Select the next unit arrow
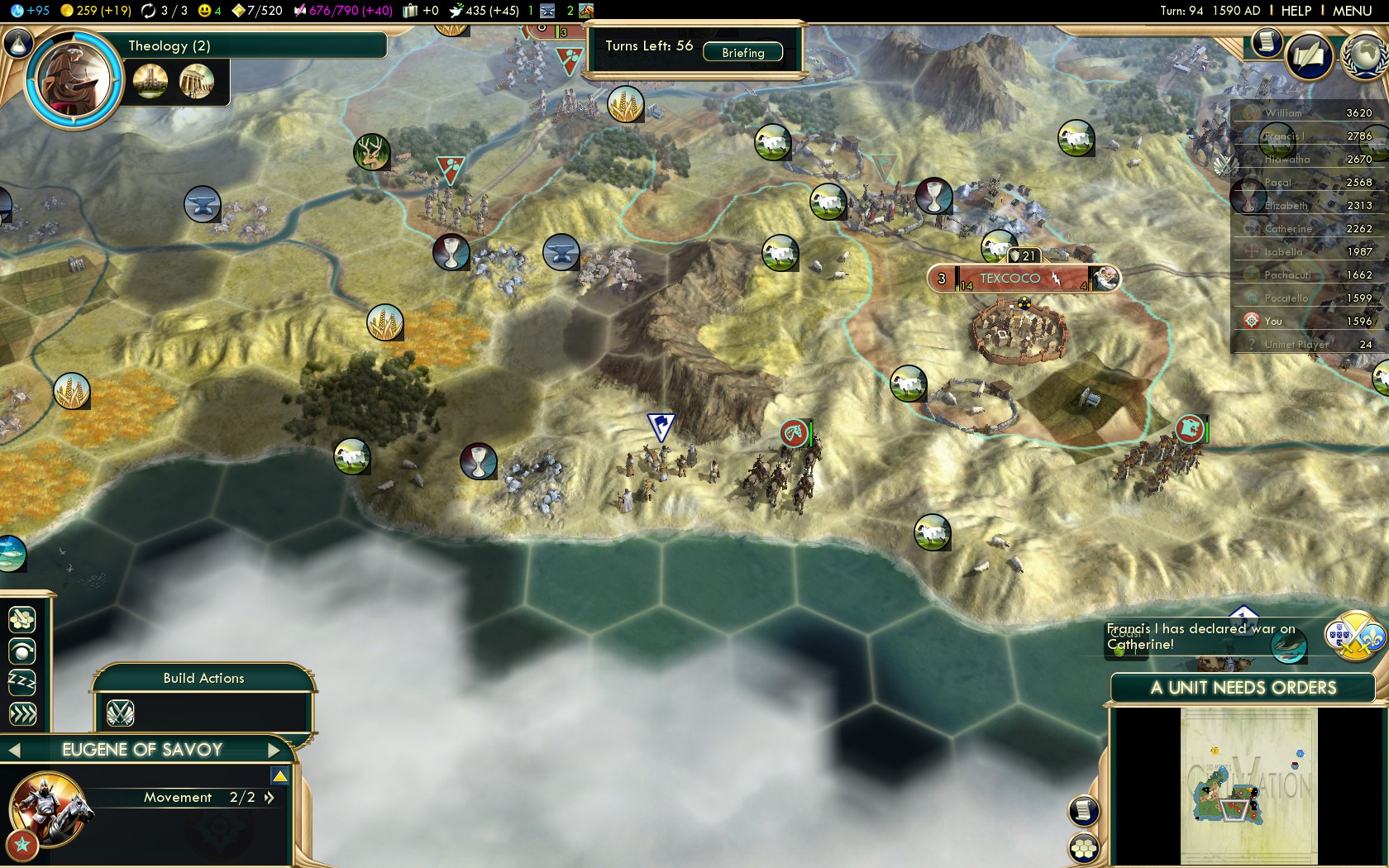Viewport: 1389px width, 868px height. pyautogui.click(x=274, y=751)
